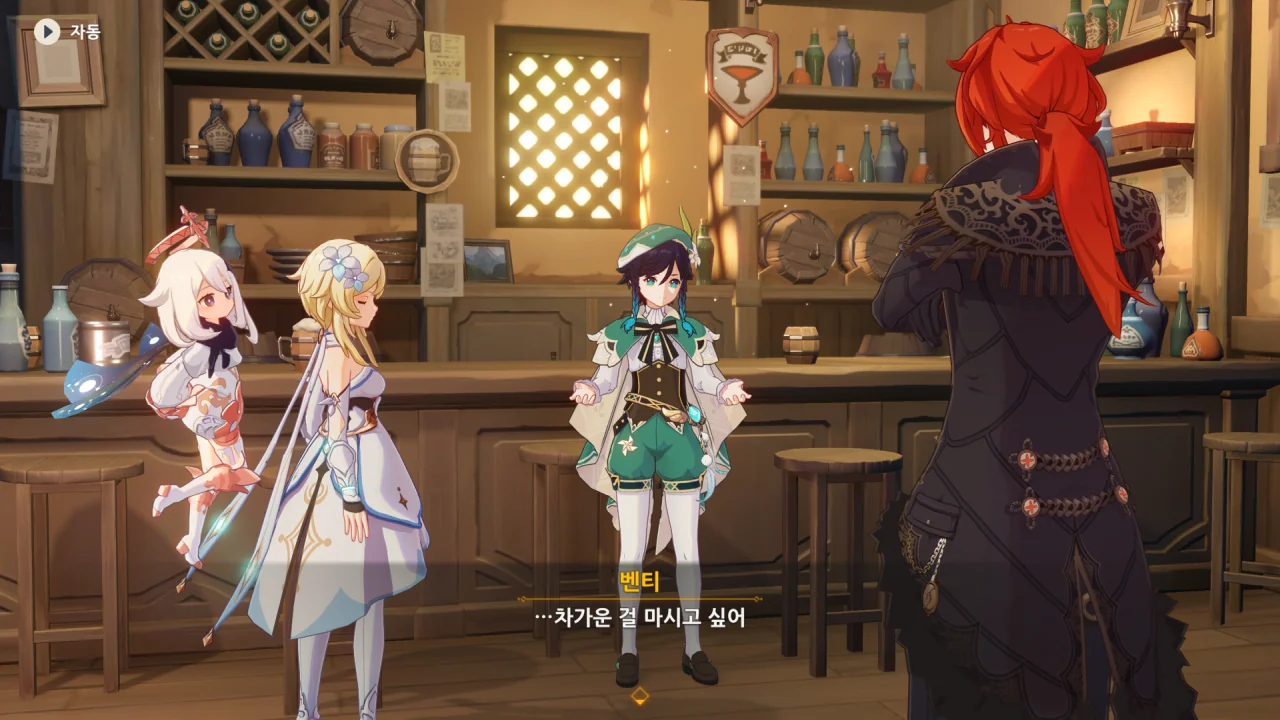Click the orange diamond to continue dialogue
Image resolution: width=1280 pixels, height=720 pixels.
tap(640, 696)
